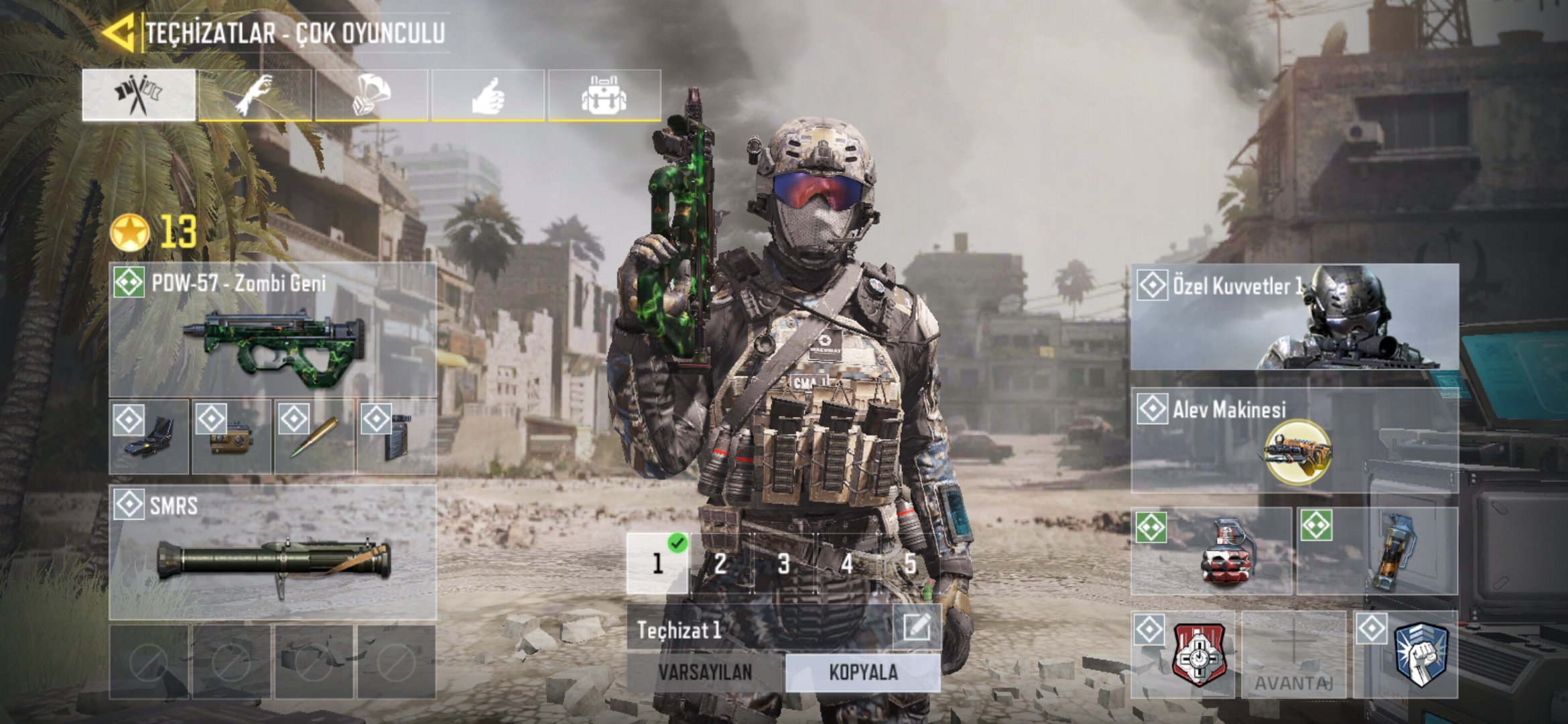Open the backpack tab
This screenshot has height=724, width=1568.
pyautogui.click(x=604, y=95)
